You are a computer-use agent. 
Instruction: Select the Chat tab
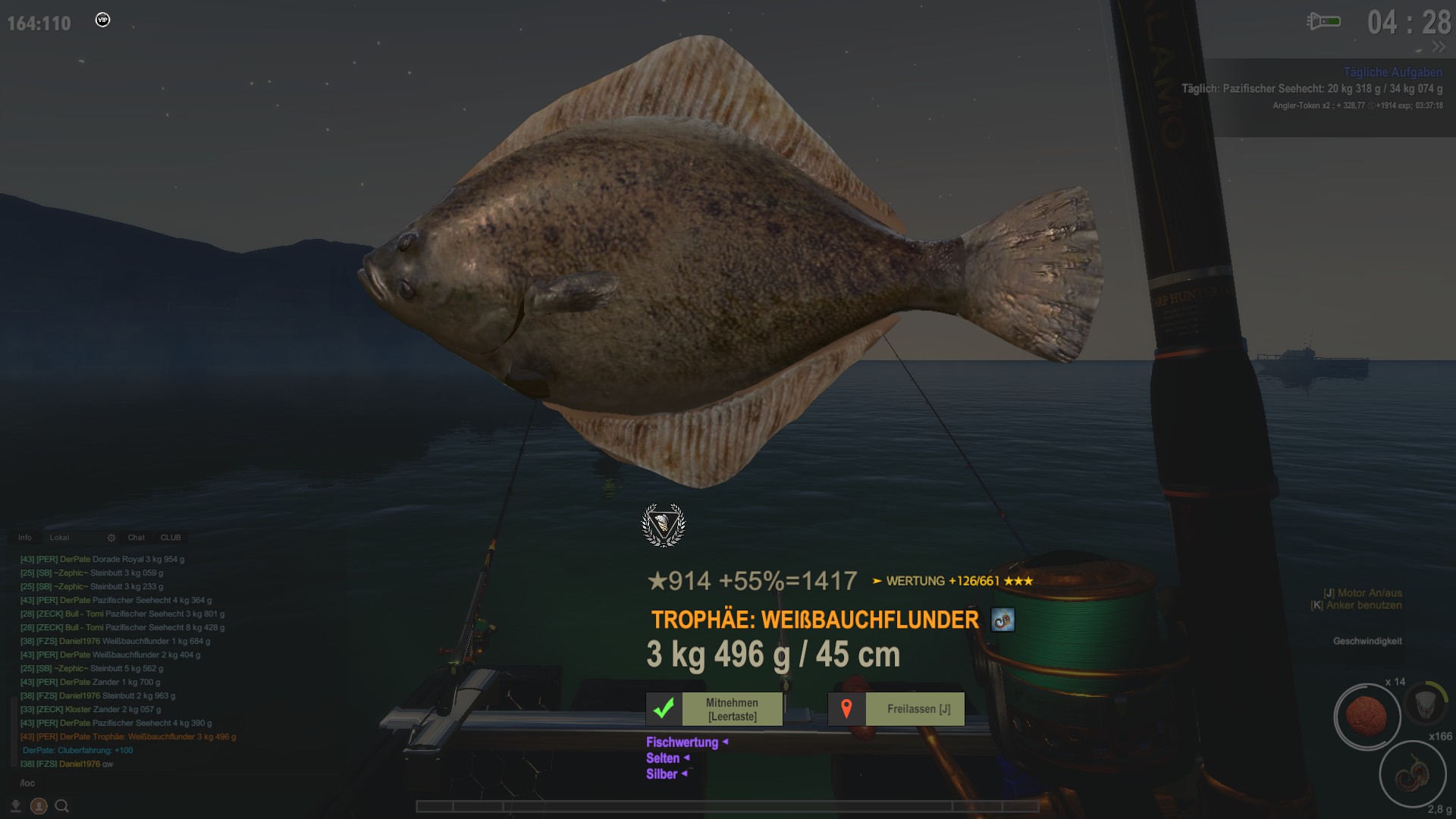click(136, 538)
